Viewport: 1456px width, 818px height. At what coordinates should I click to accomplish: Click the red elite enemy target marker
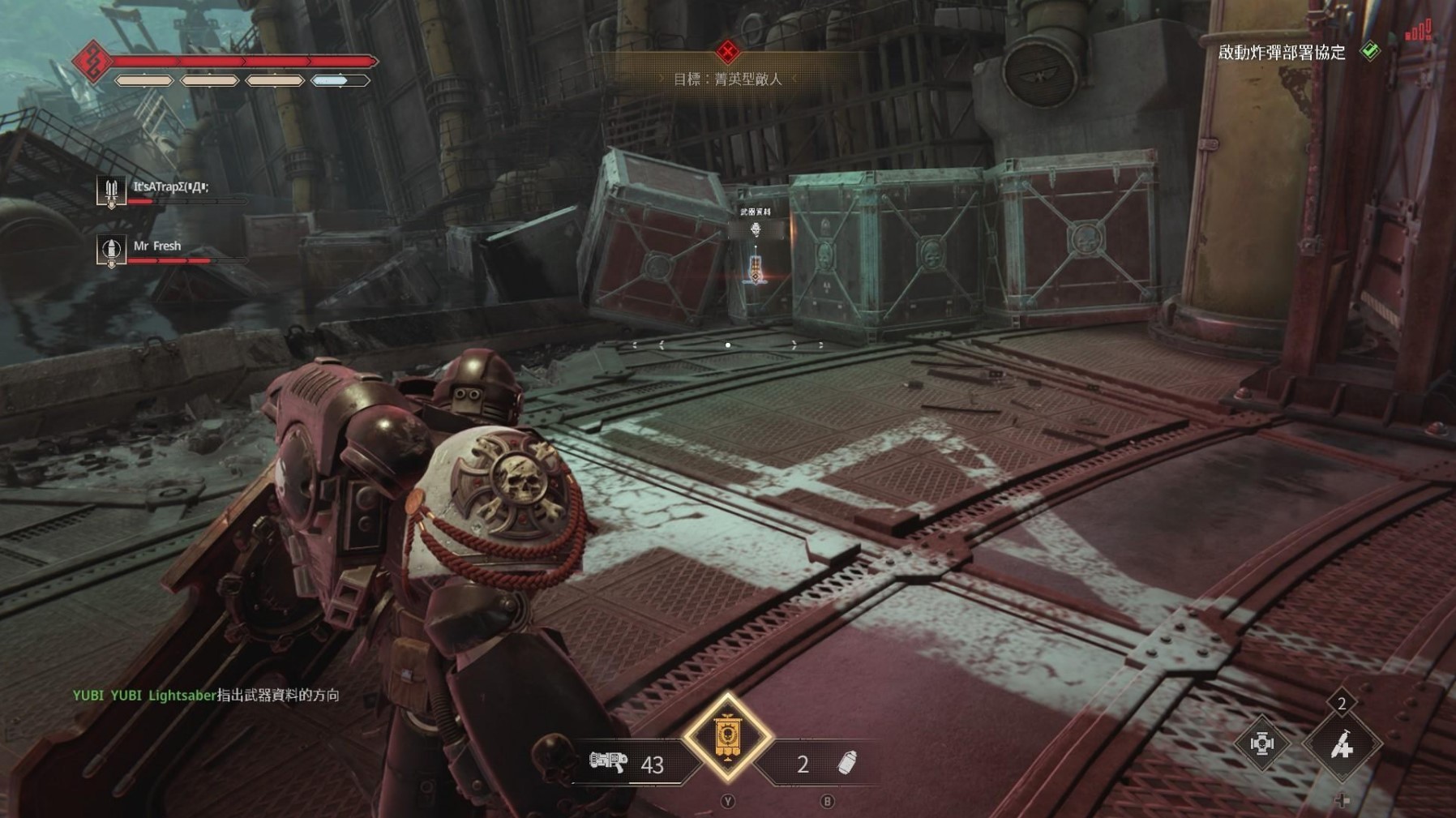(x=727, y=53)
